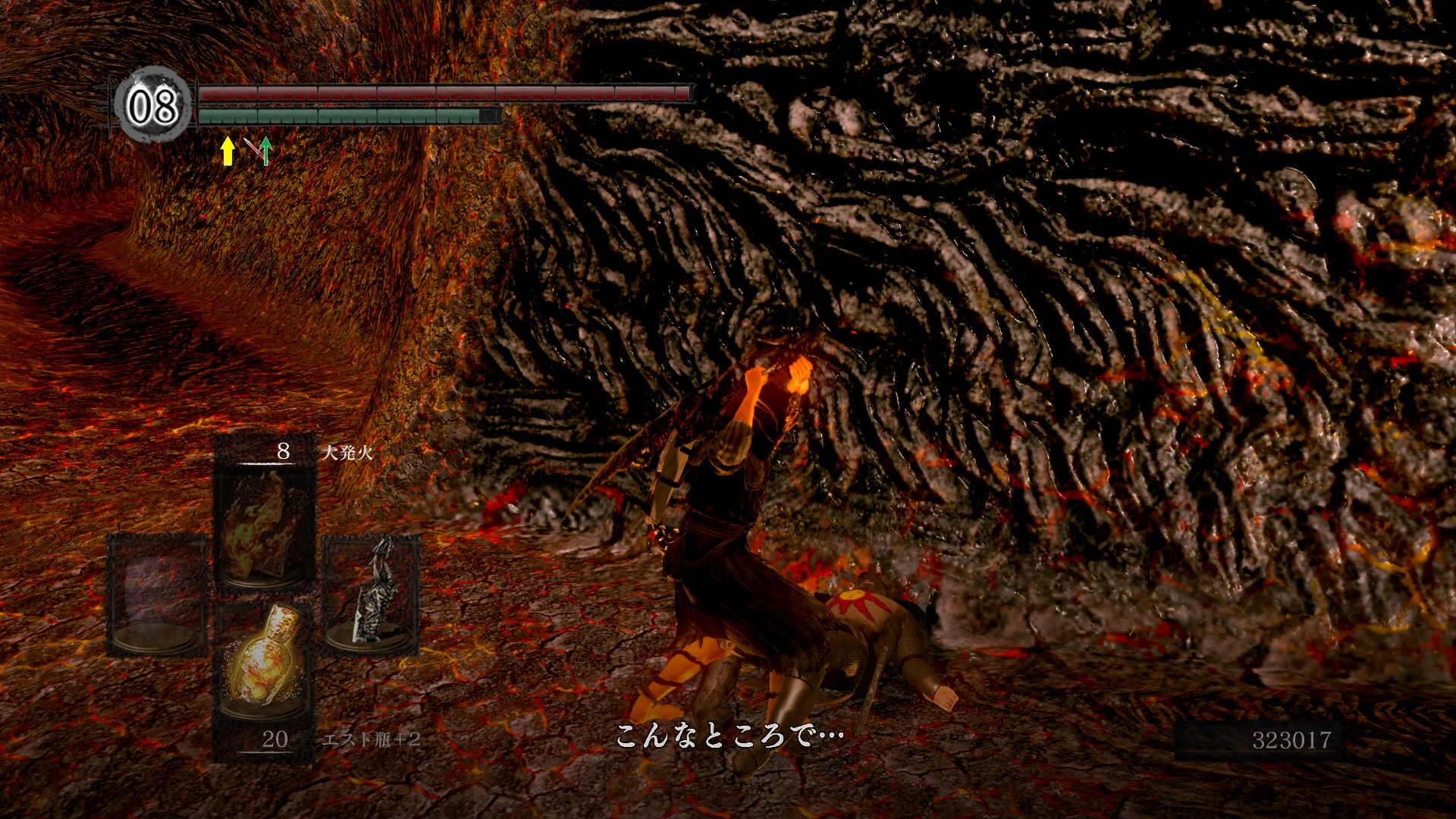Use the glowing Estus Flask slot
Image resolution: width=1456 pixels, height=819 pixels.
click(x=262, y=661)
